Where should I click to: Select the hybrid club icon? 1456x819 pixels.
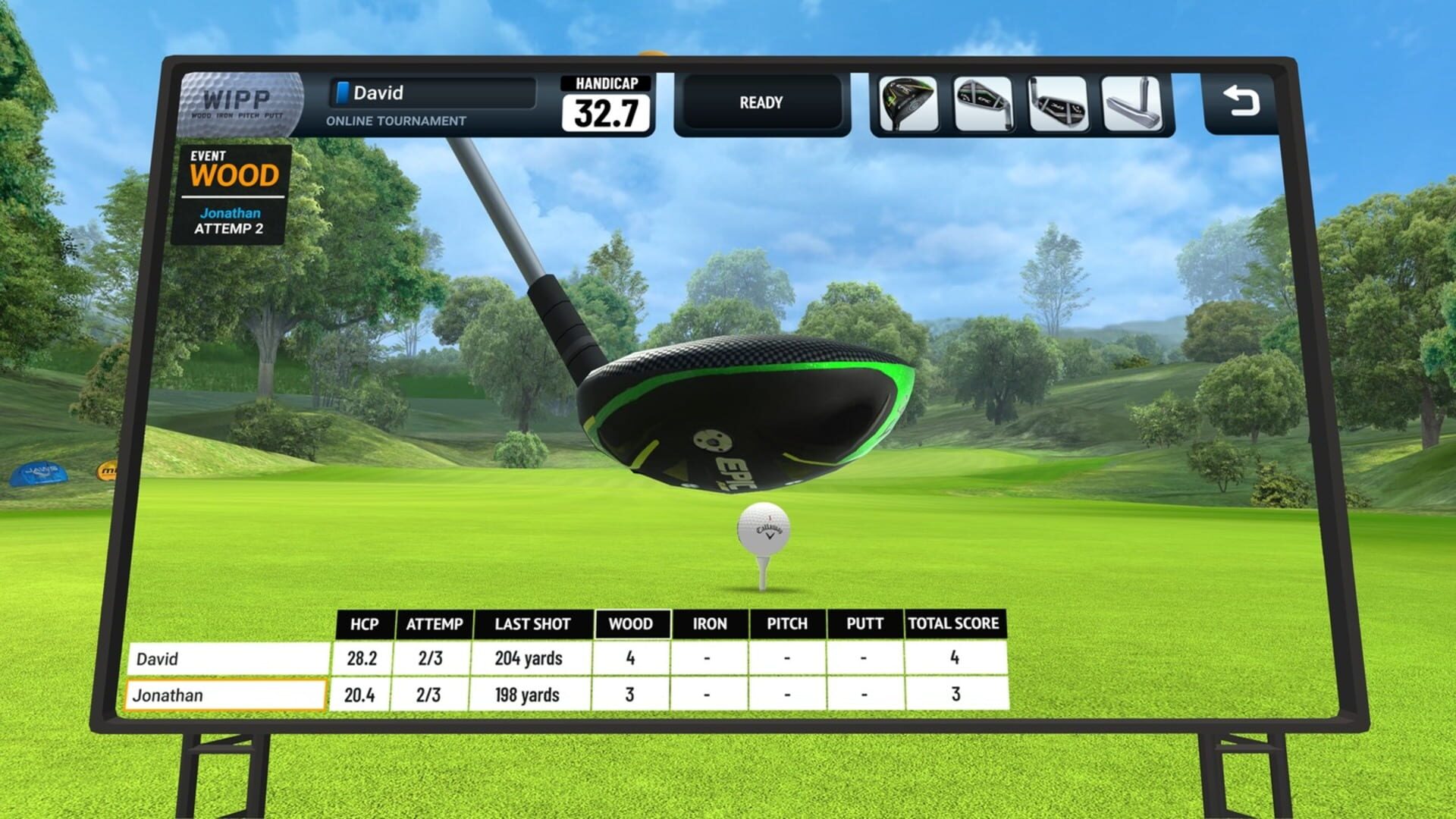pyautogui.click(x=982, y=102)
